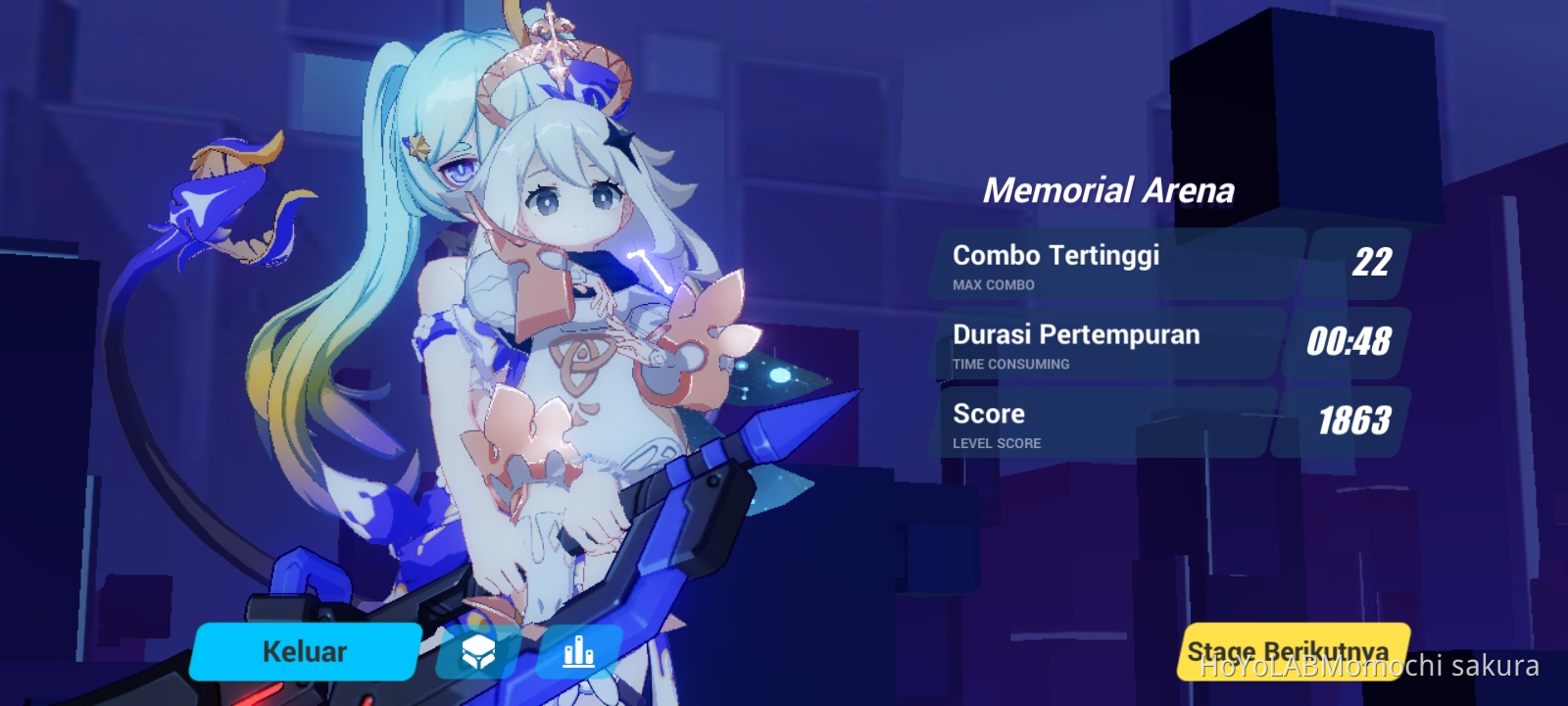The width and height of the screenshot is (1568, 706).
Task: Click the Memorial Arena title
Action: pyautogui.click(x=1111, y=188)
